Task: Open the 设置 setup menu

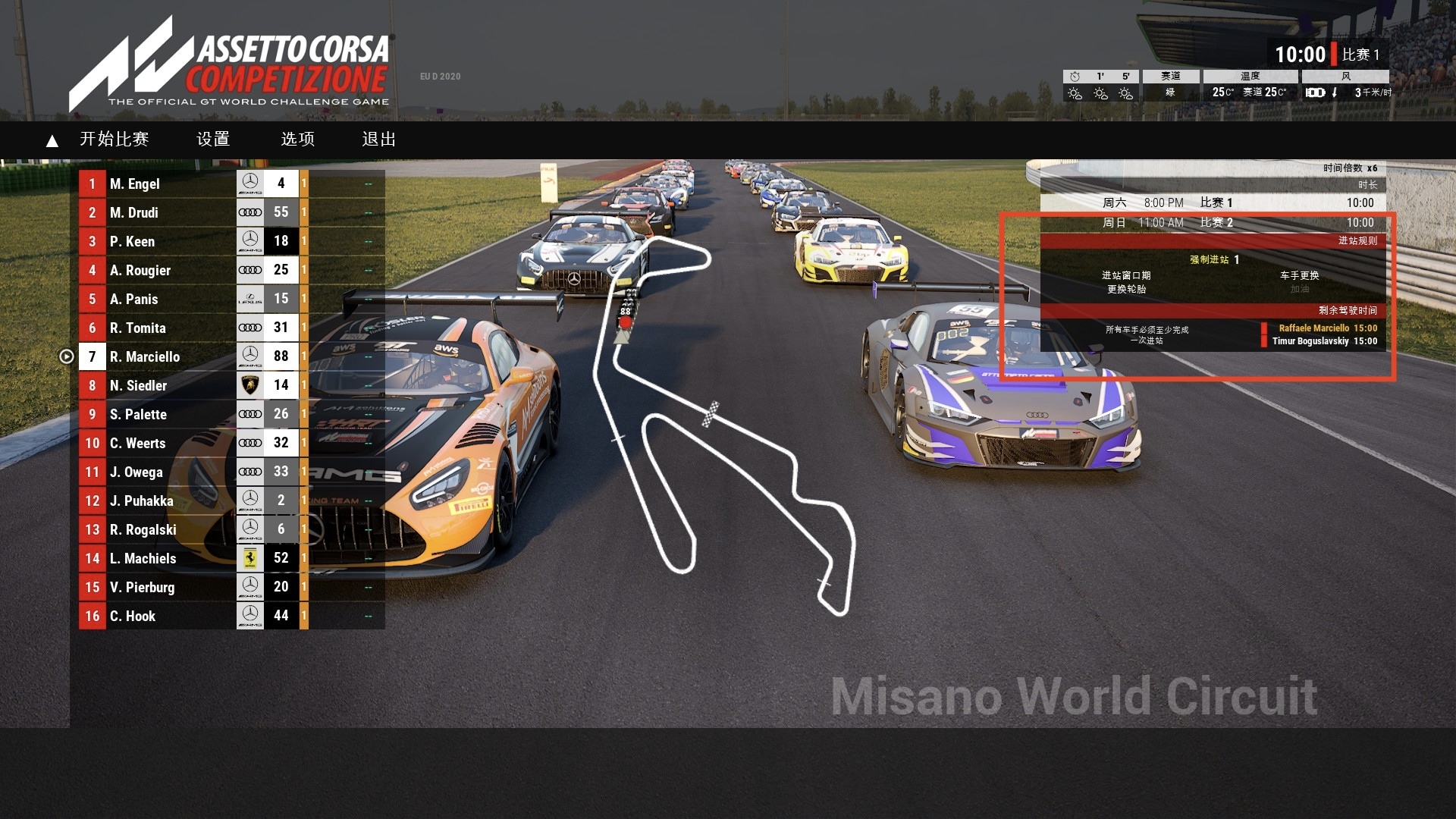Action: tap(213, 140)
